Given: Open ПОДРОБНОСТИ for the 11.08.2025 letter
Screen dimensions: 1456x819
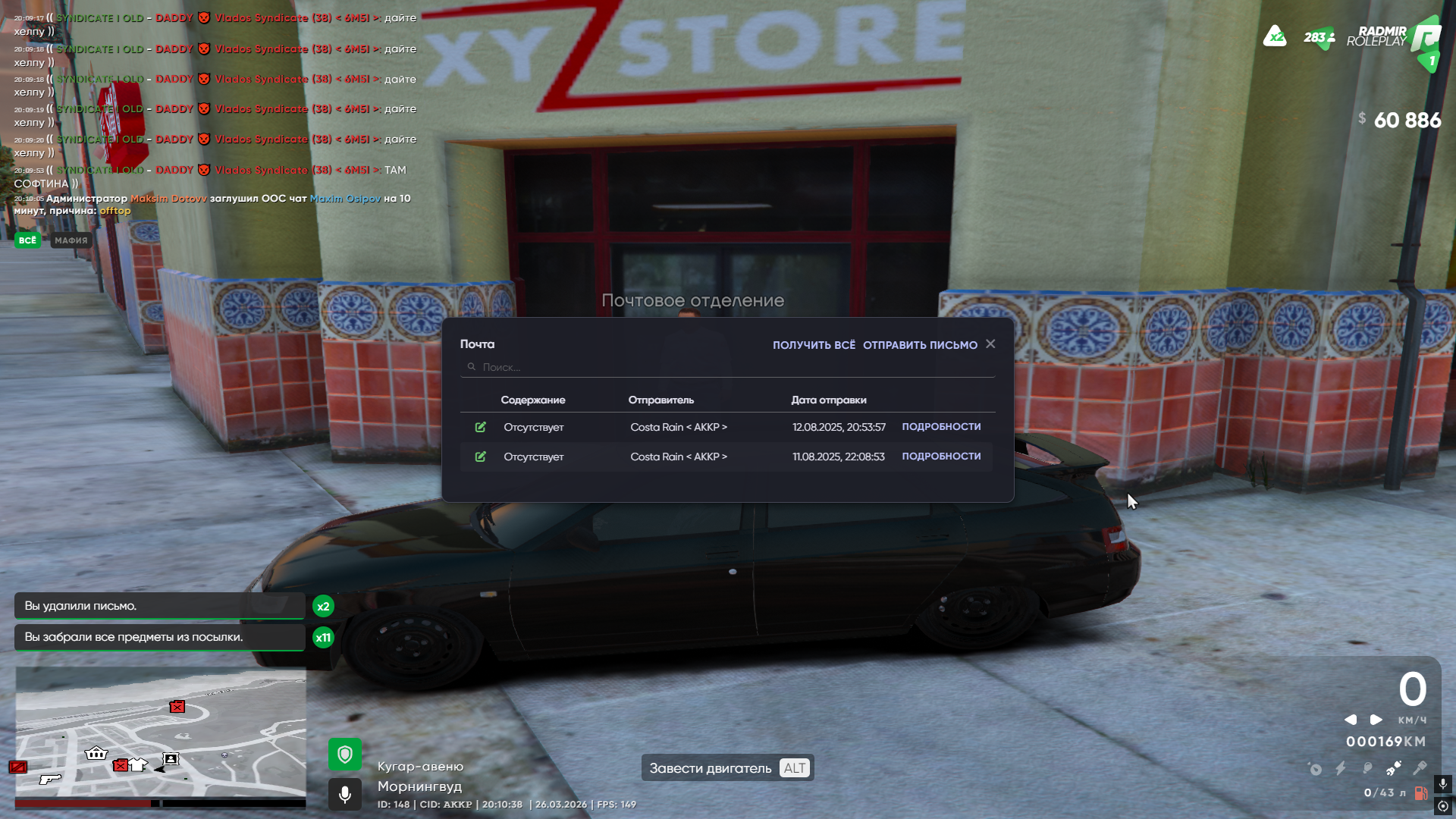Looking at the screenshot, I should pyautogui.click(x=941, y=457).
